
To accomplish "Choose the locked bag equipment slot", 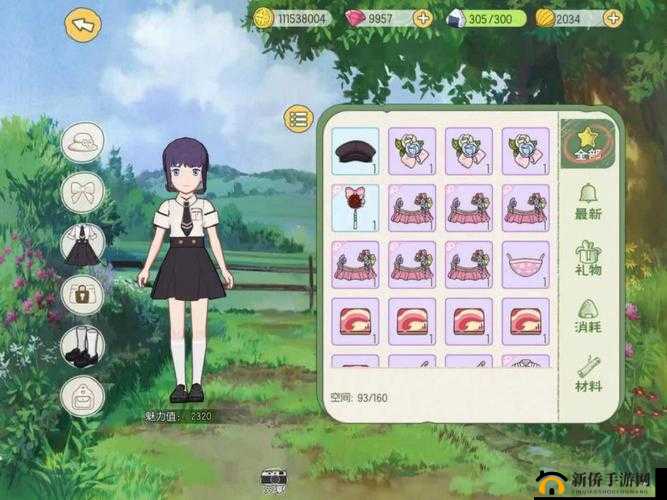I will (82, 295).
